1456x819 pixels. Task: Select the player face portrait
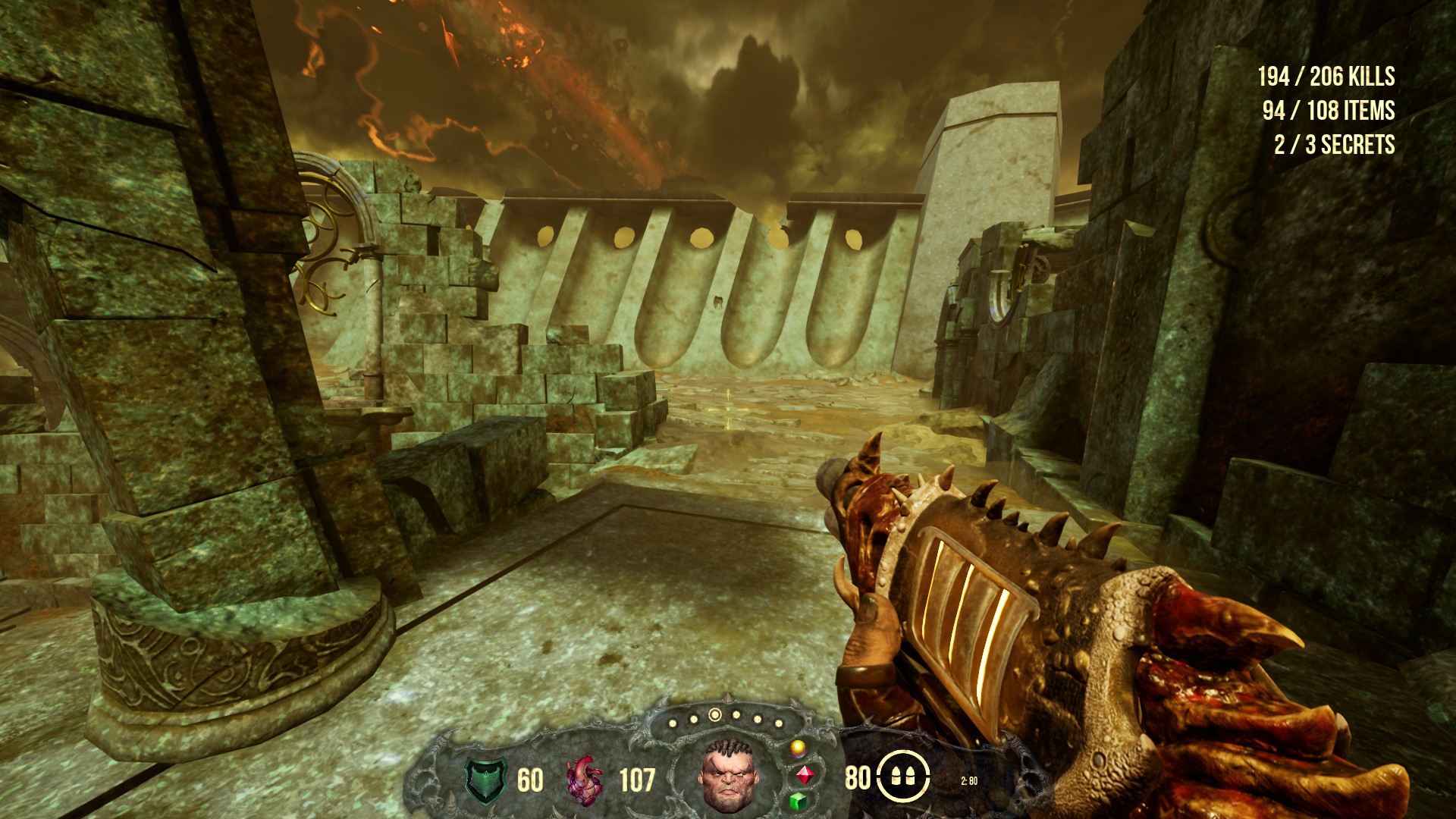click(x=726, y=773)
